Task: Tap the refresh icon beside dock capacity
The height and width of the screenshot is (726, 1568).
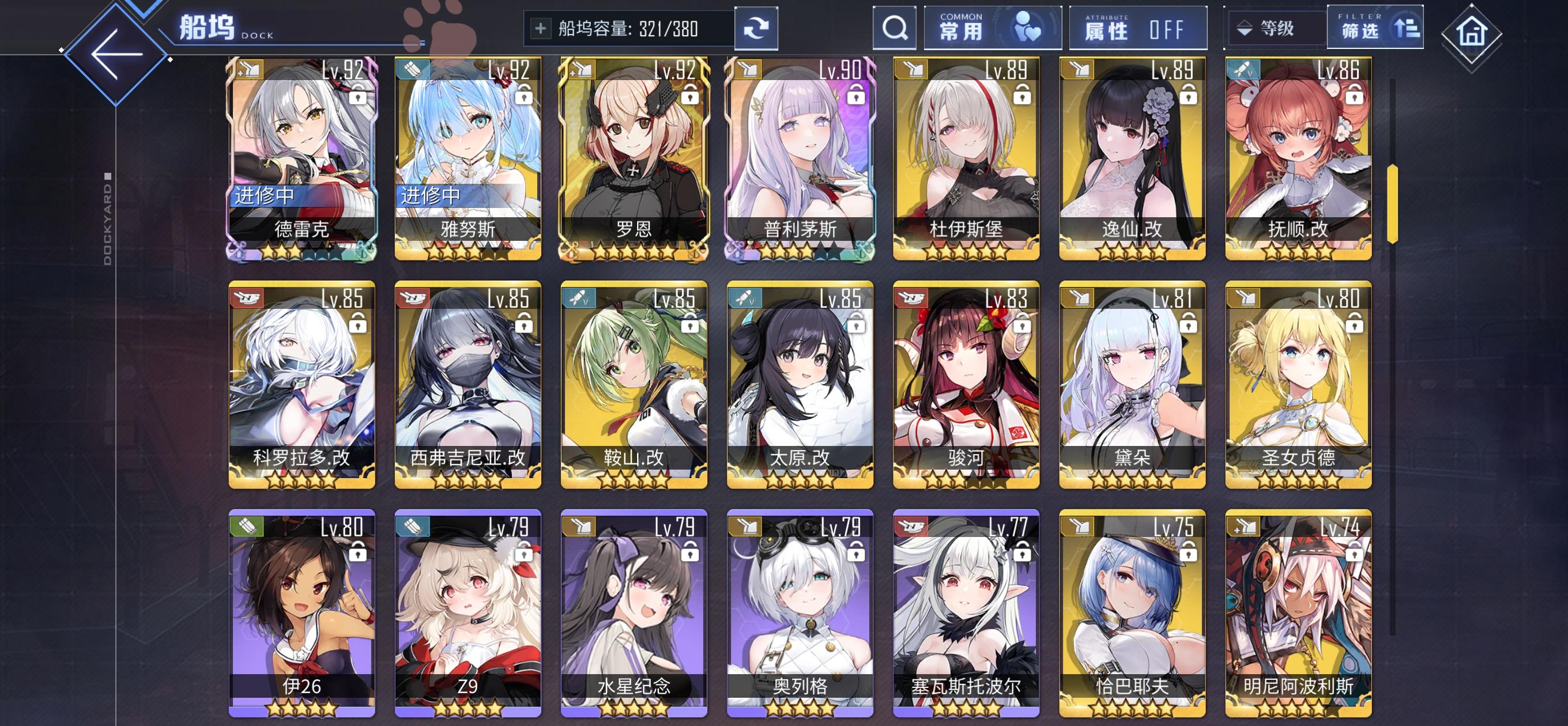Action: tap(756, 28)
